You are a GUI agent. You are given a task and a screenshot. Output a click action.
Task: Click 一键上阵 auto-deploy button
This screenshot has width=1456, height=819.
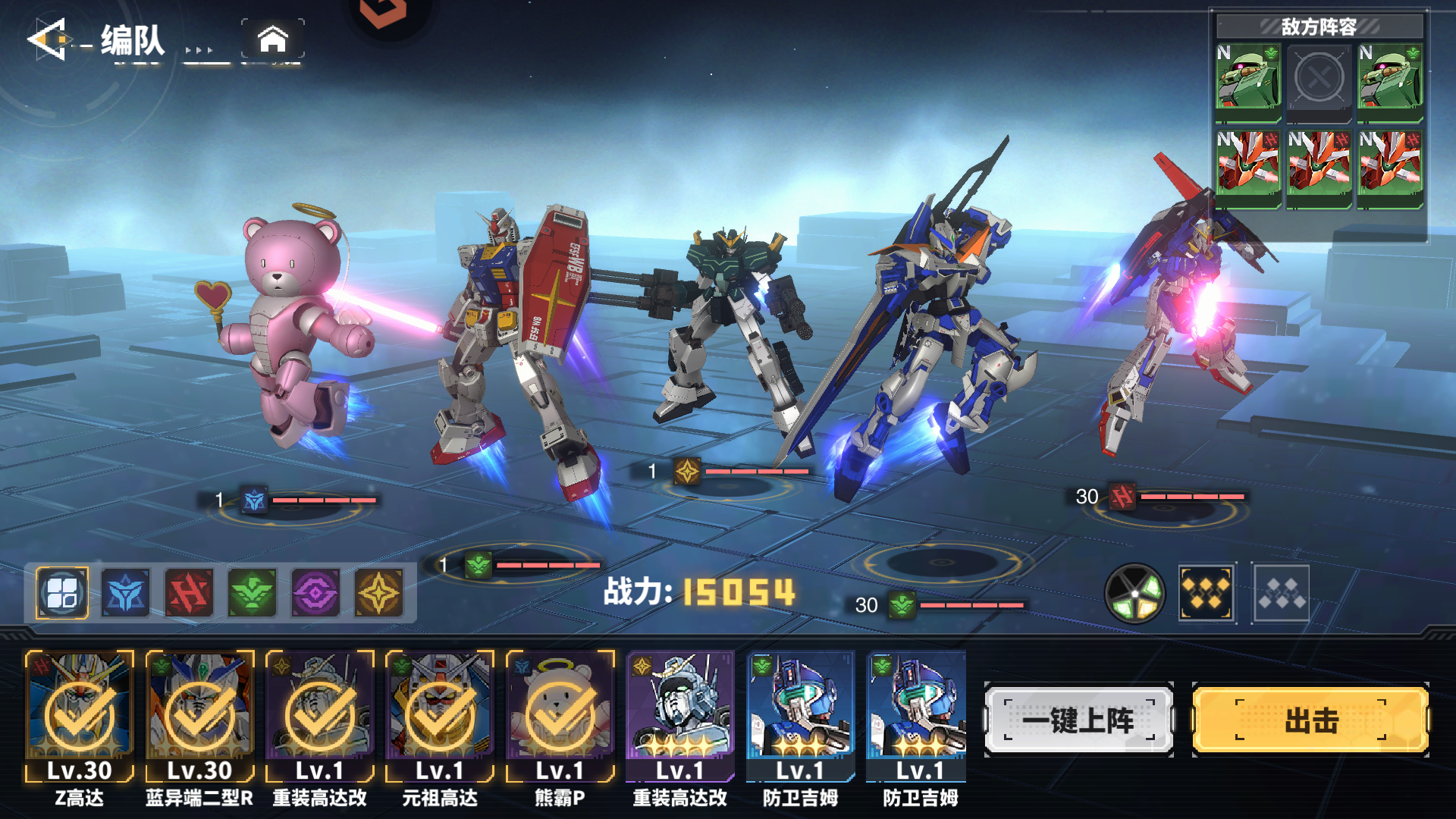(x=1078, y=720)
